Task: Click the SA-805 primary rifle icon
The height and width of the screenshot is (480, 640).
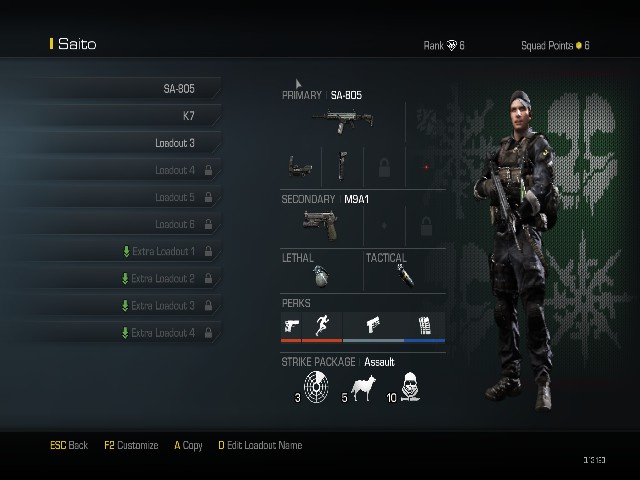Action: coord(342,120)
